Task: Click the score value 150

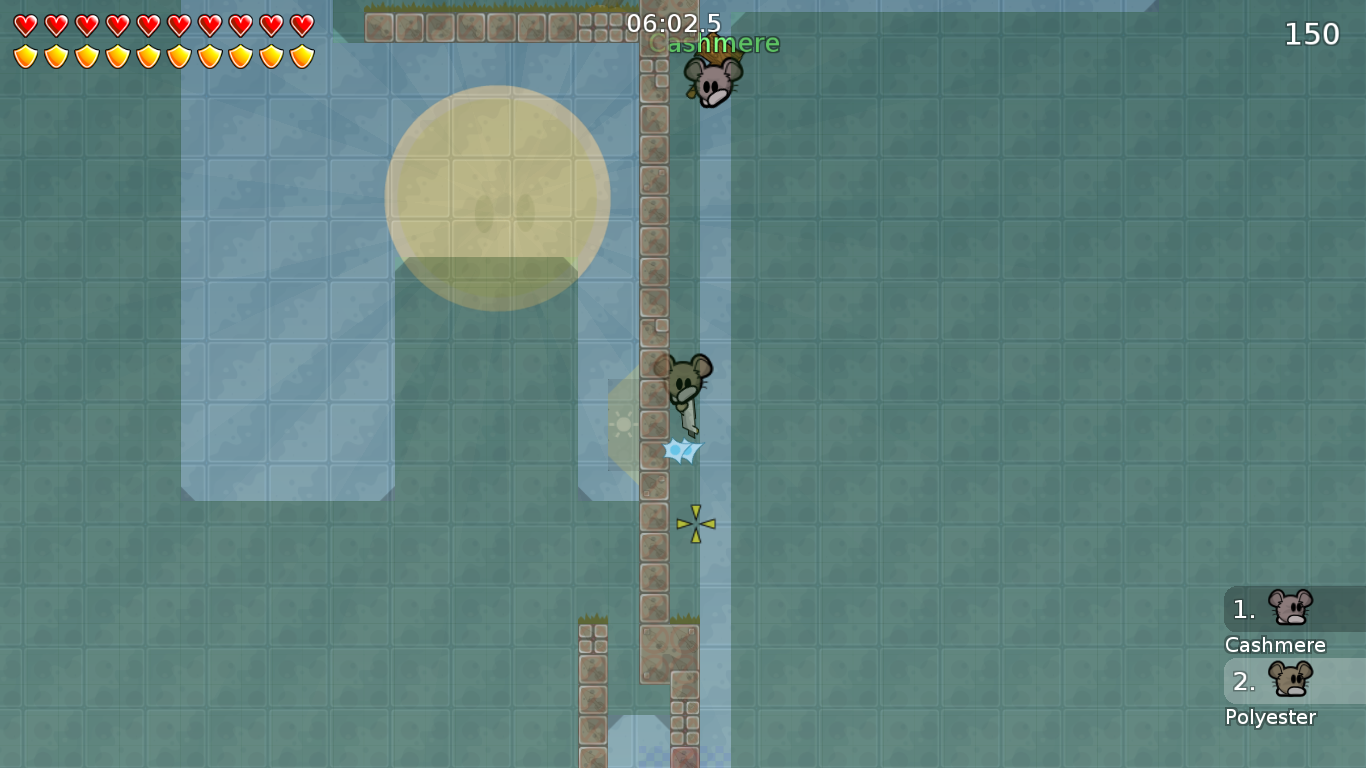Action: [1310, 33]
